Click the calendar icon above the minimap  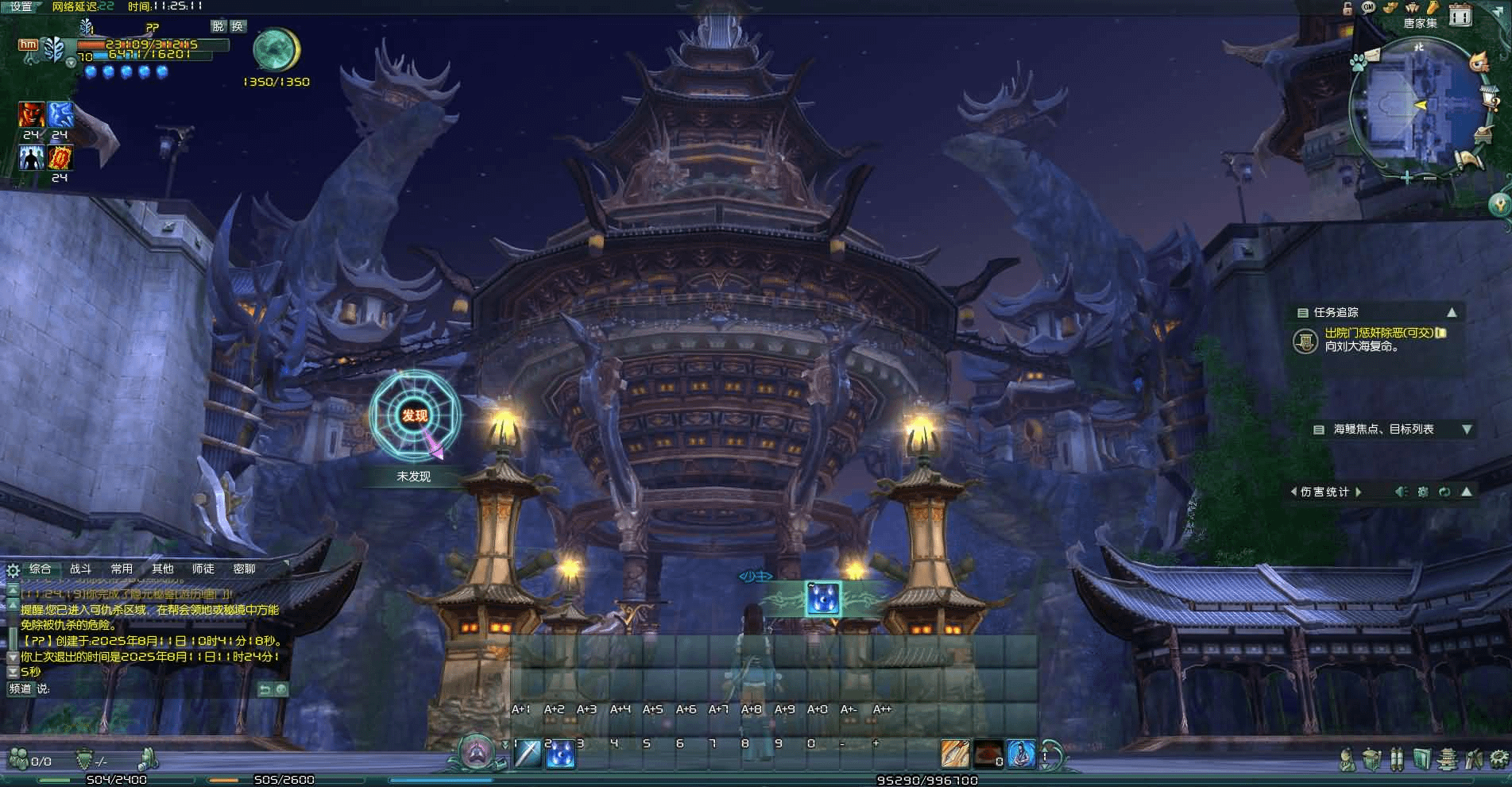[1460, 14]
